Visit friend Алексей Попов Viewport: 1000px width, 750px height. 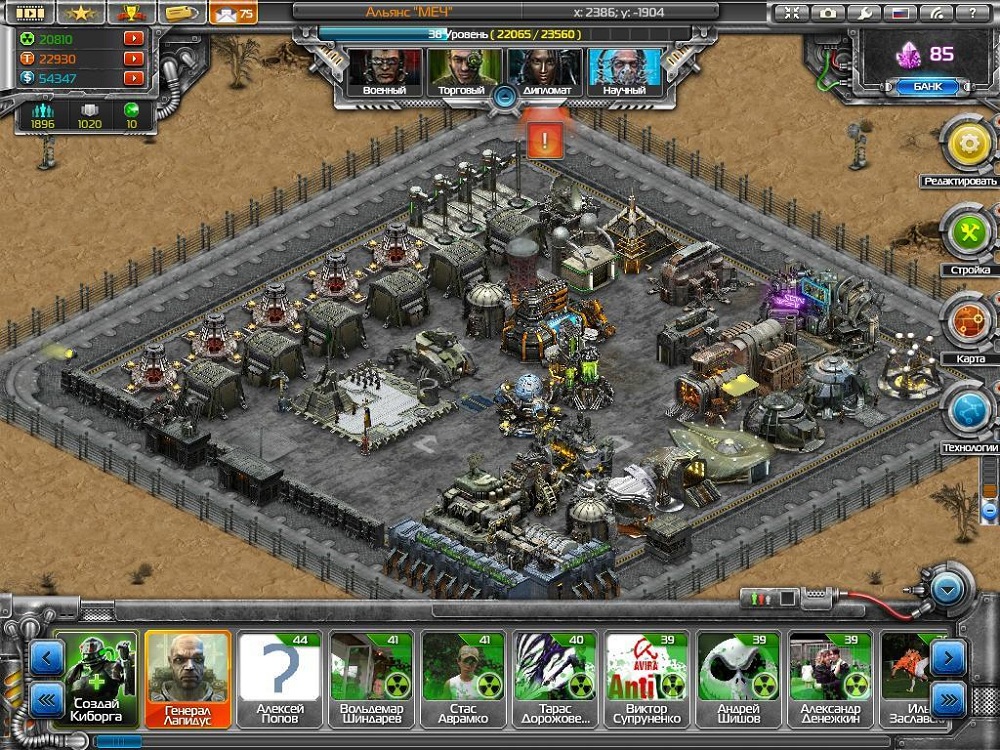tap(280, 678)
